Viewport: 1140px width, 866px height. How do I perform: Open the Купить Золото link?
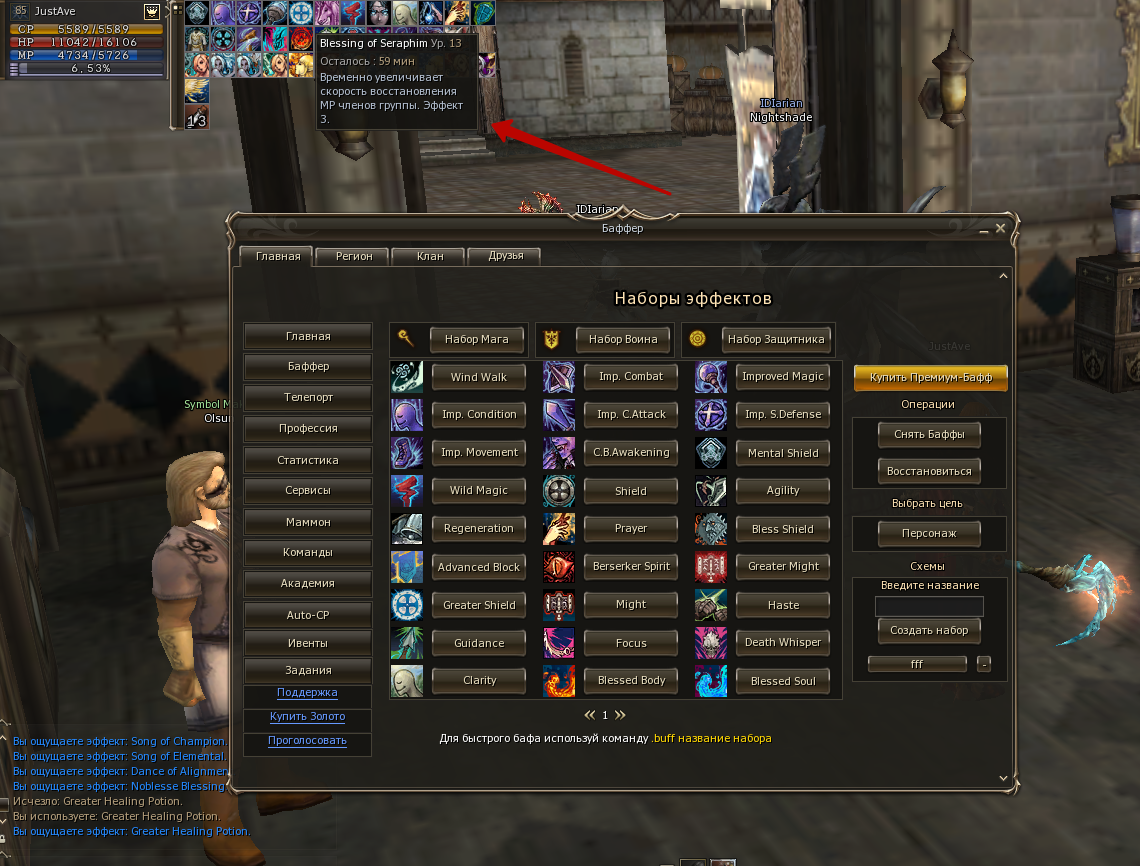pos(307,717)
